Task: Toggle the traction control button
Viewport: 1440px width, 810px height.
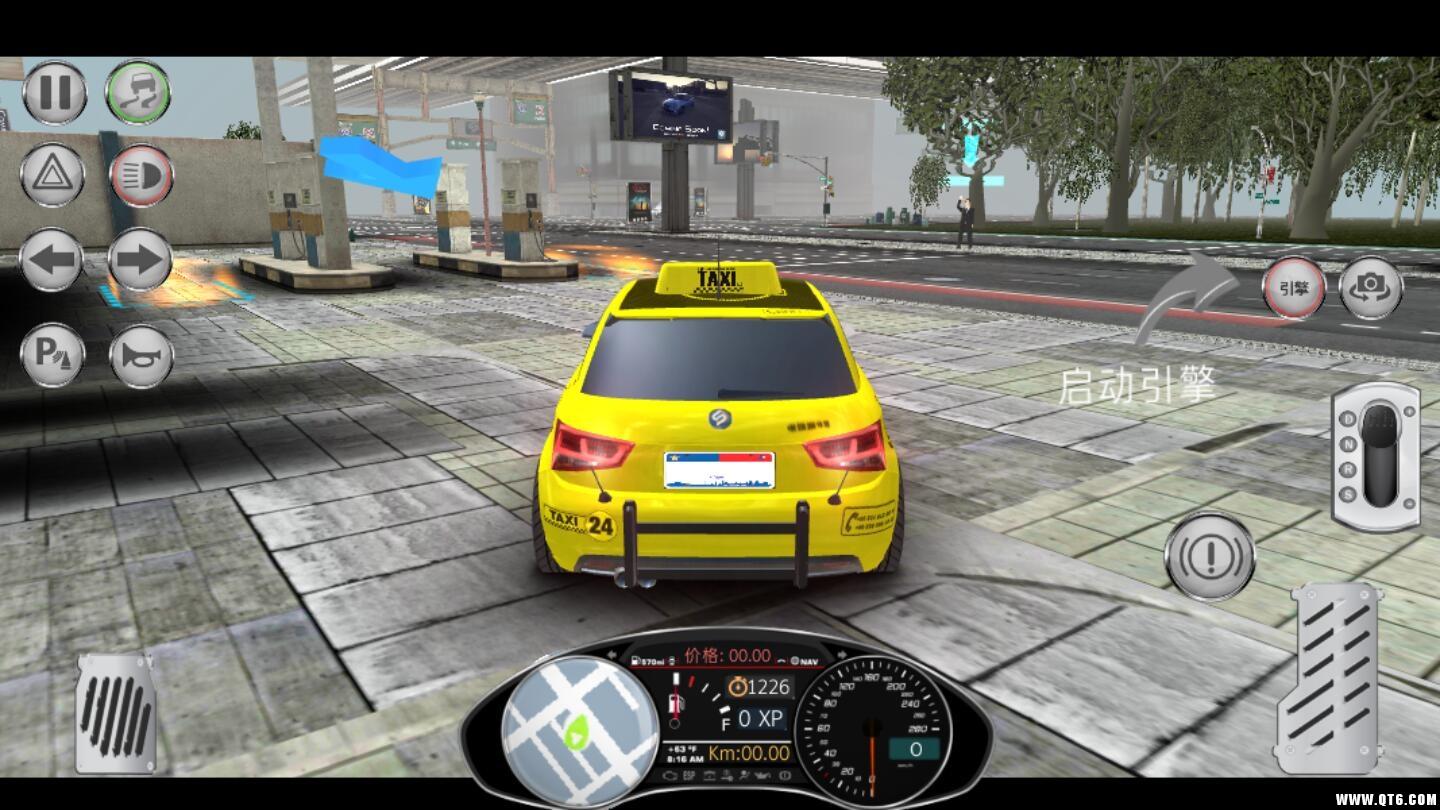Action: (138, 93)
